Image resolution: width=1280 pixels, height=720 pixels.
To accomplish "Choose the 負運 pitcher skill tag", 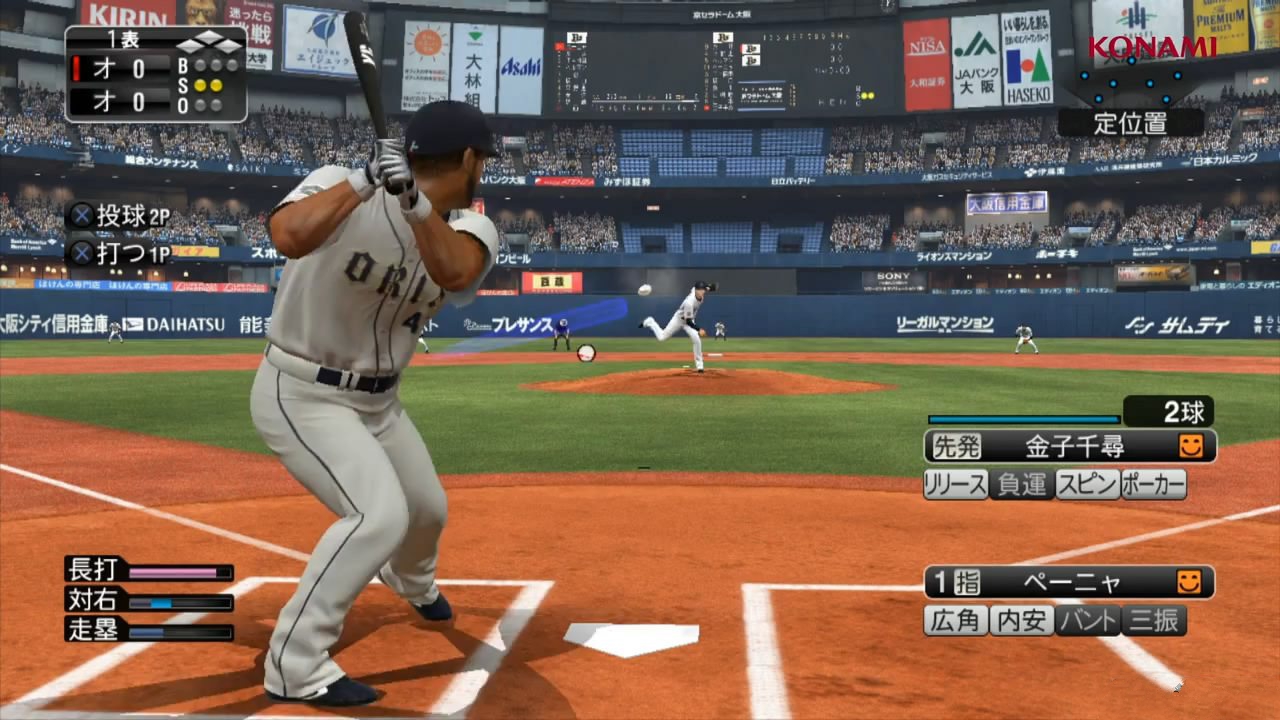I will coord(1022,485).
